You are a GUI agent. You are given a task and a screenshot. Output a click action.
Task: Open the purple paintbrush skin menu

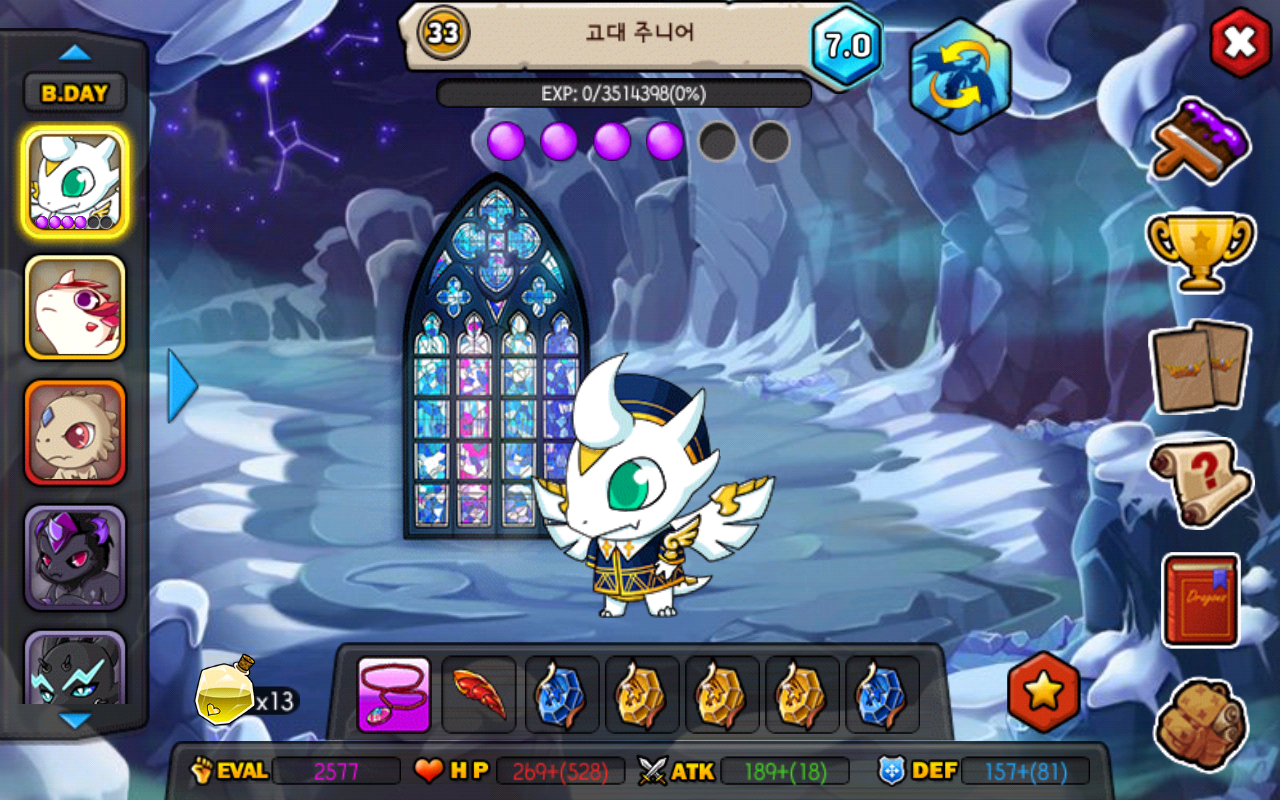point(1199,140)
